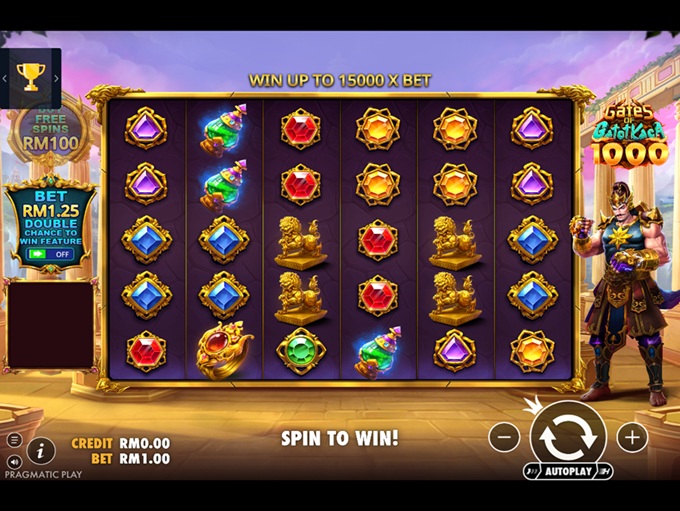This screenshot has height=511, width=680.
Task: Open the Autoplay options
Action: pyautogui.click(x=567, y=471)
